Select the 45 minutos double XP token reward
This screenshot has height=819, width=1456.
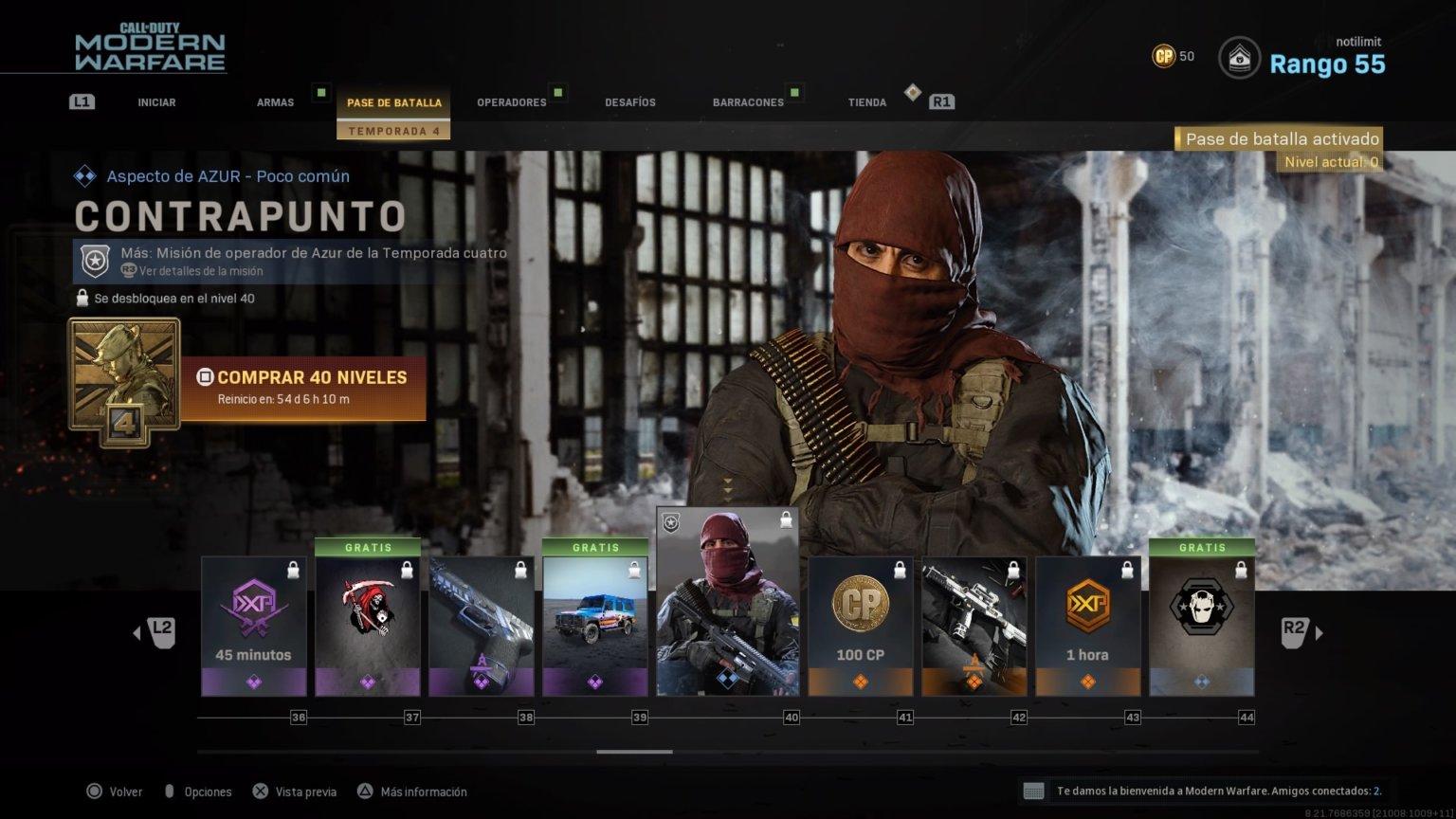[x=253, y=621]
